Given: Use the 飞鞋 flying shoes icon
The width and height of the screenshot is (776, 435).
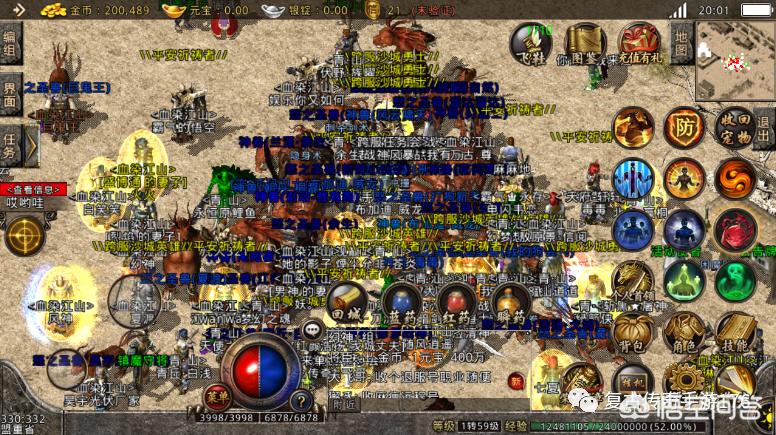Looking at the screenshot, I should point(531,43).
